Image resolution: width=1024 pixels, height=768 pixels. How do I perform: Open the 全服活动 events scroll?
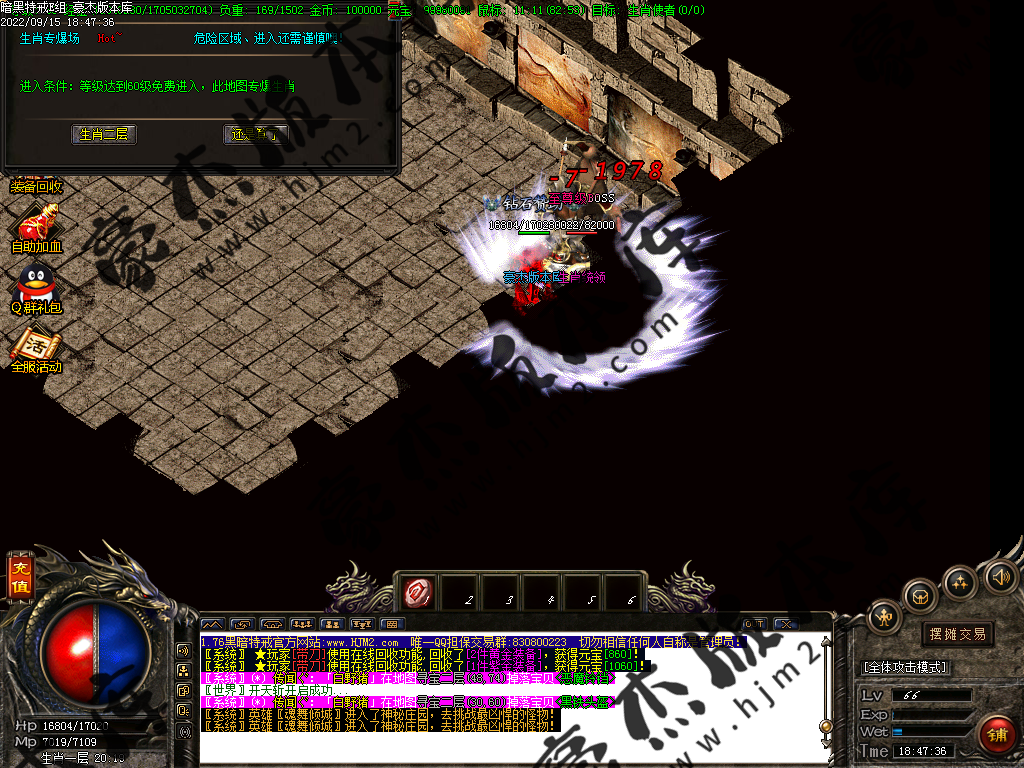tap(37, 348)
